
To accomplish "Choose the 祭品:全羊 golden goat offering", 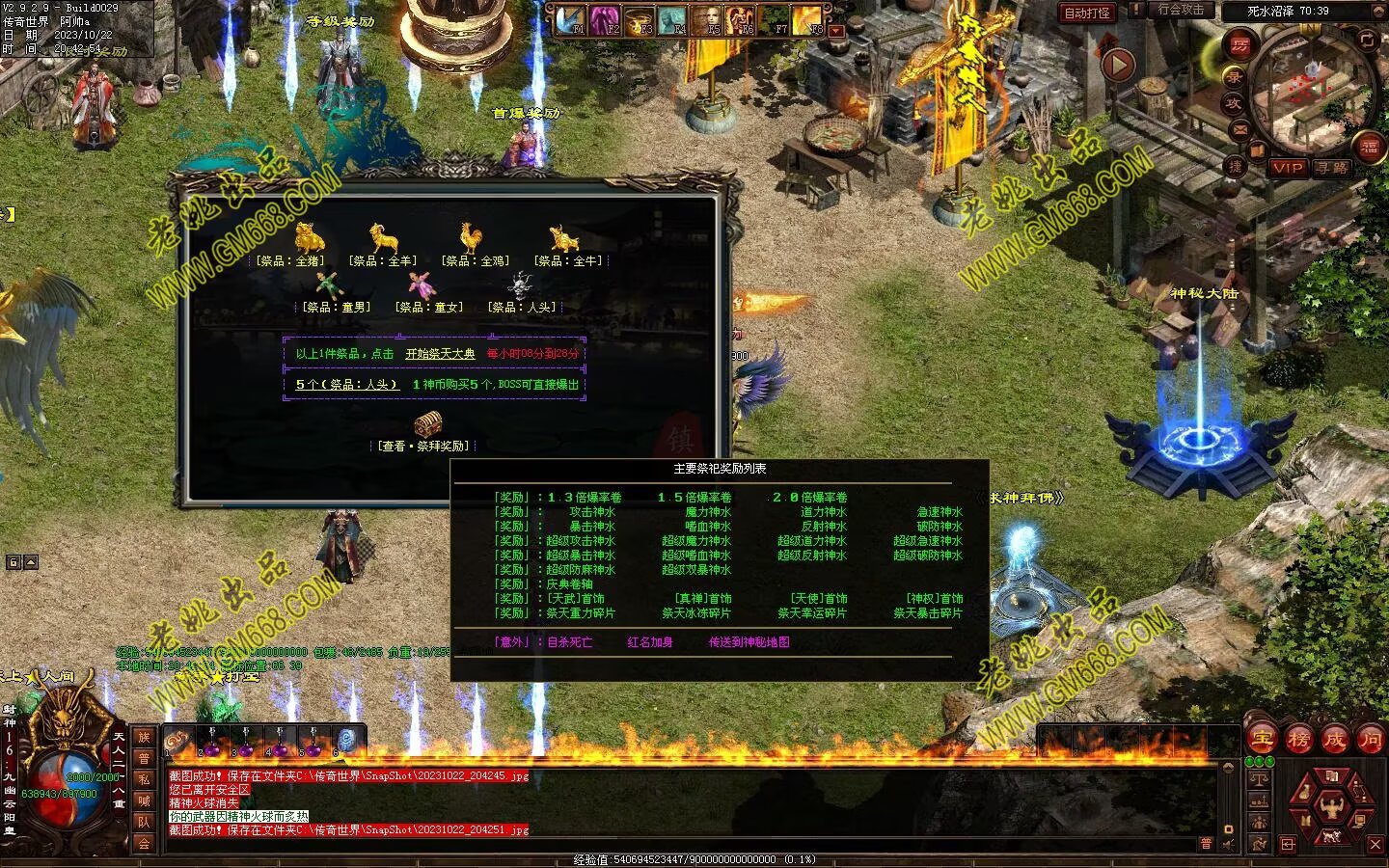I will coord(384,237).
